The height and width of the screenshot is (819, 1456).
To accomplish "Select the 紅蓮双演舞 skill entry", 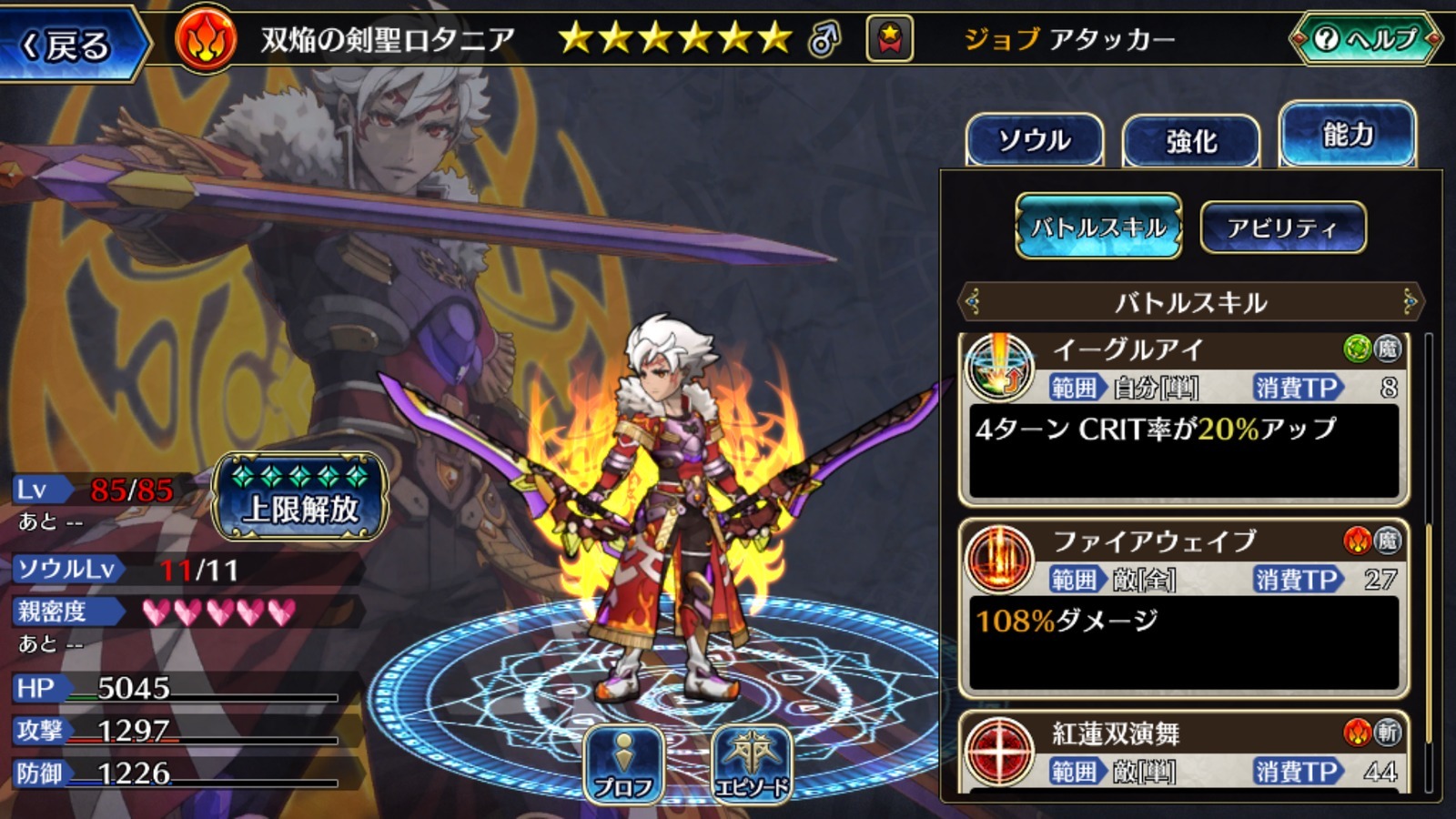I will pos(1183,752).
